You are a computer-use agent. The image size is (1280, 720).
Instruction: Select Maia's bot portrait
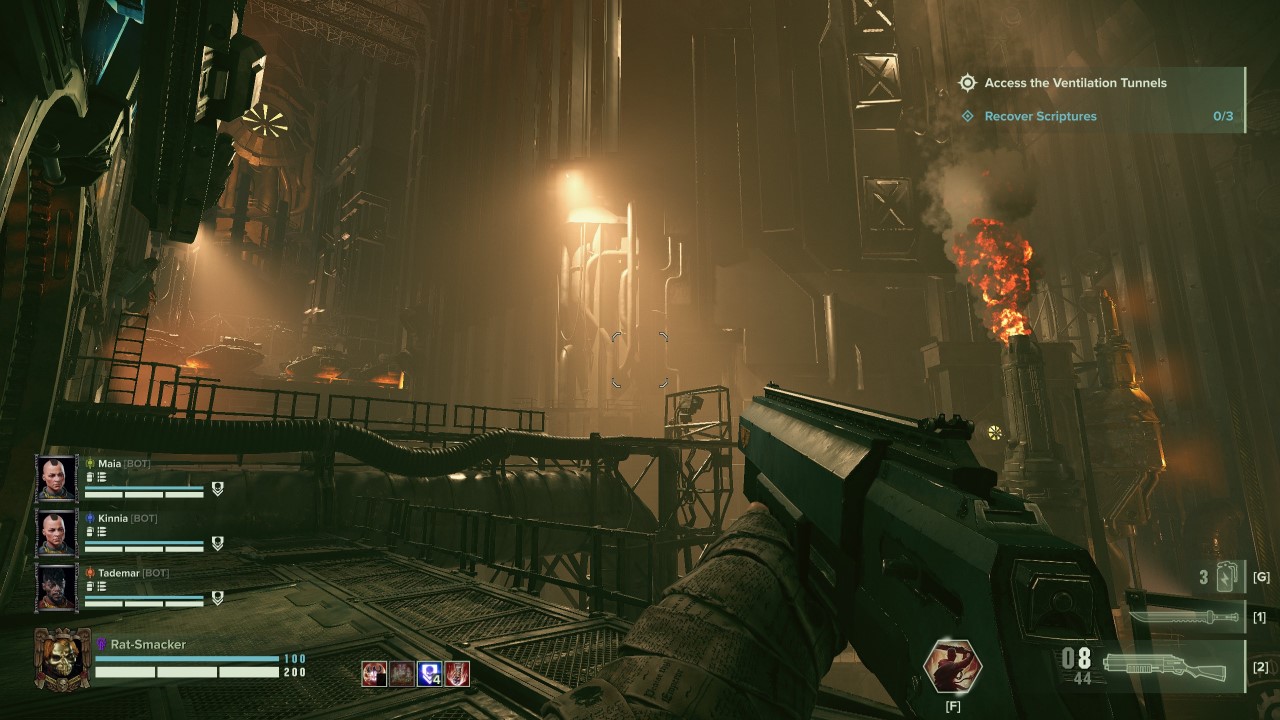coord(56,479)
